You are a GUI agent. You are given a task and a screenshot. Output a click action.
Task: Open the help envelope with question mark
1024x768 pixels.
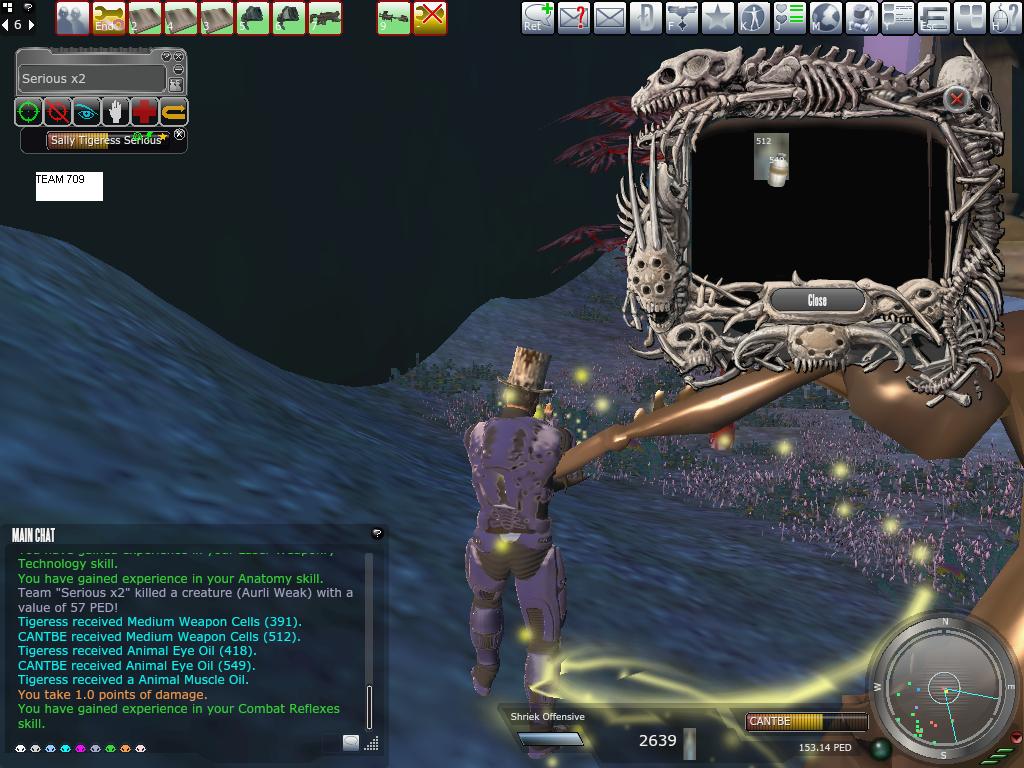tap(573, 18)
